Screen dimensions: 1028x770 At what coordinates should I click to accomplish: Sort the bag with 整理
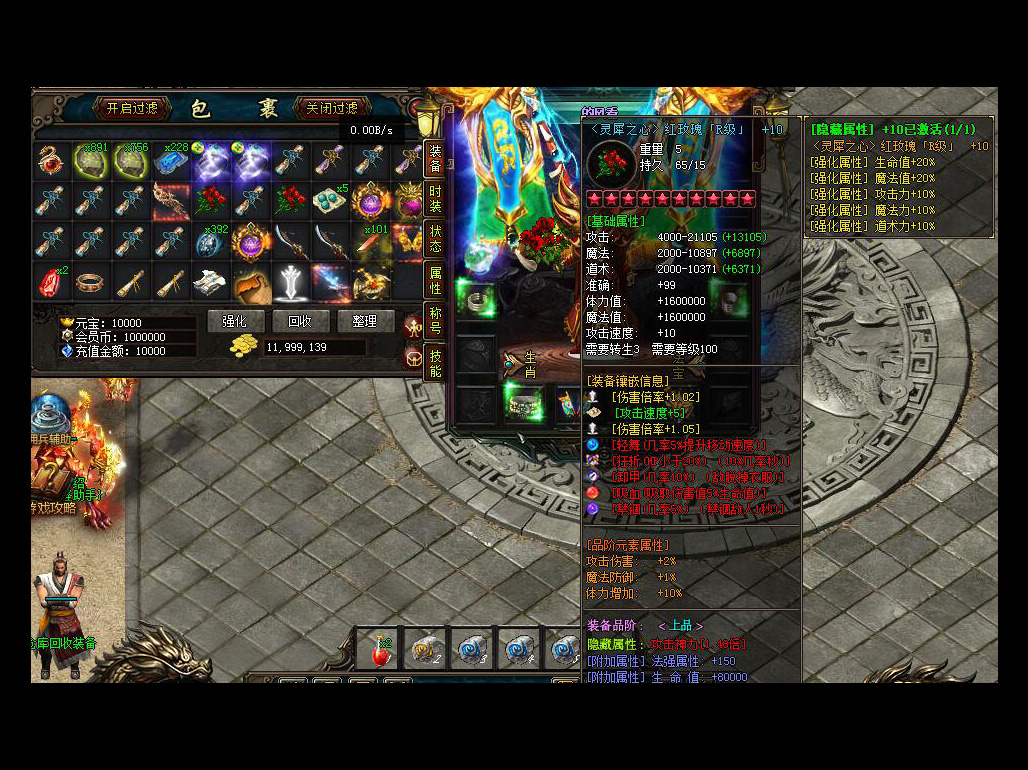point(364,321)
